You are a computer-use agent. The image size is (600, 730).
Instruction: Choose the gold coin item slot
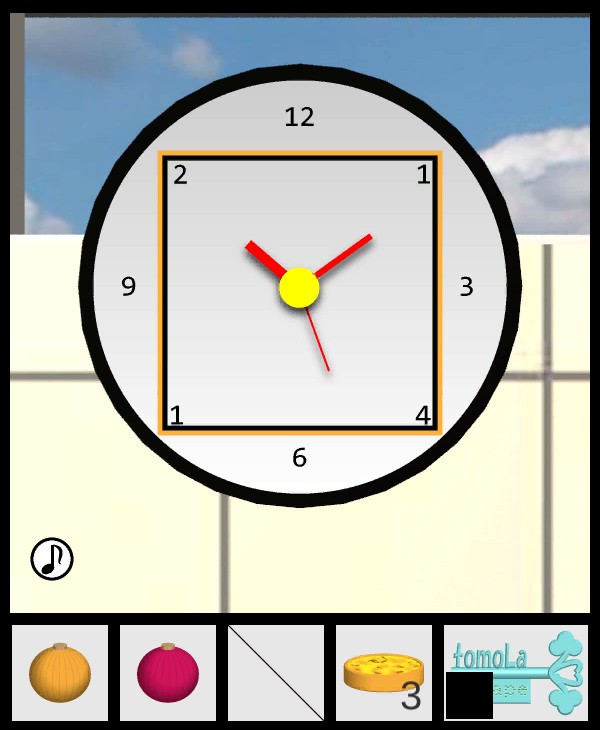pyautogui.click(x=383, y=672)
